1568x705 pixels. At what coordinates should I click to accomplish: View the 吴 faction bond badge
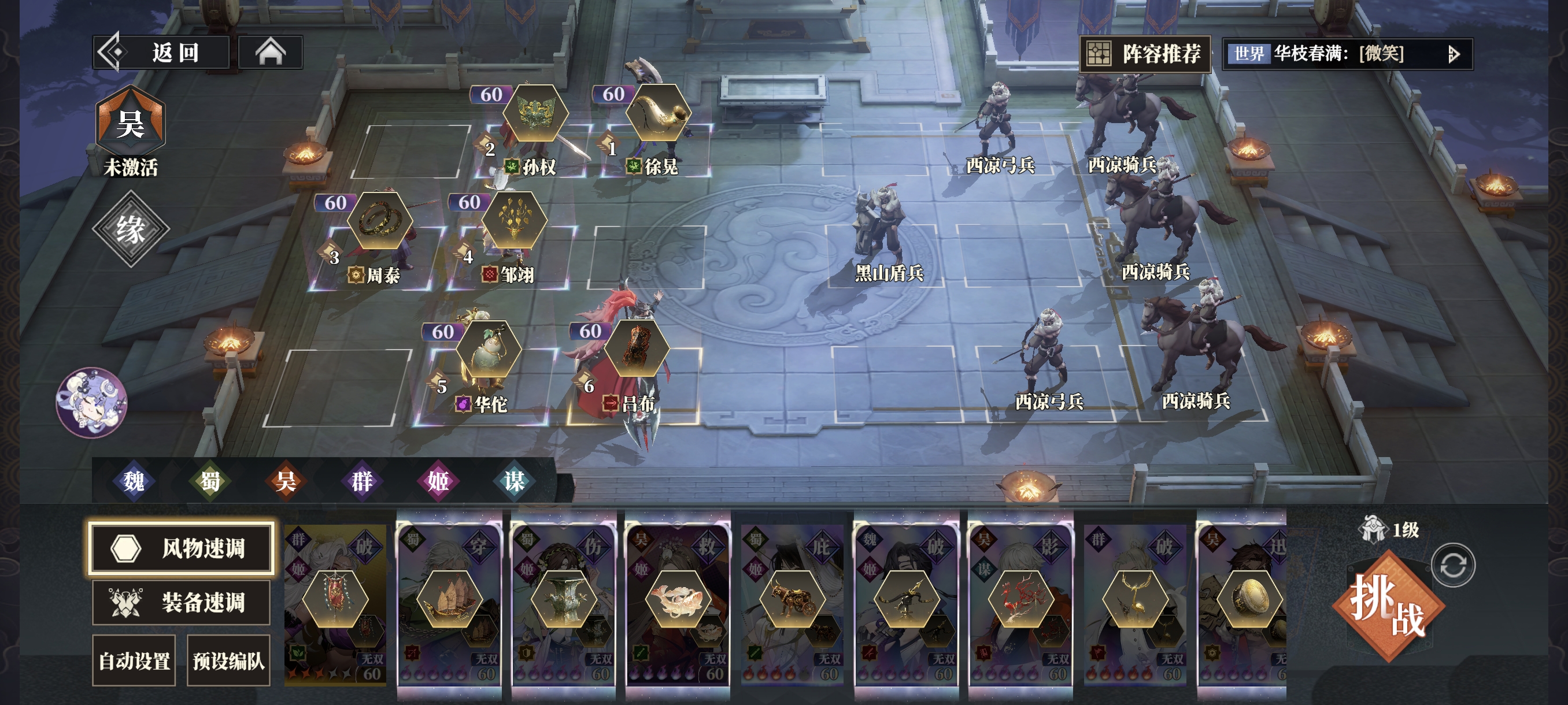pyautogui.click(x=130, y=125)
